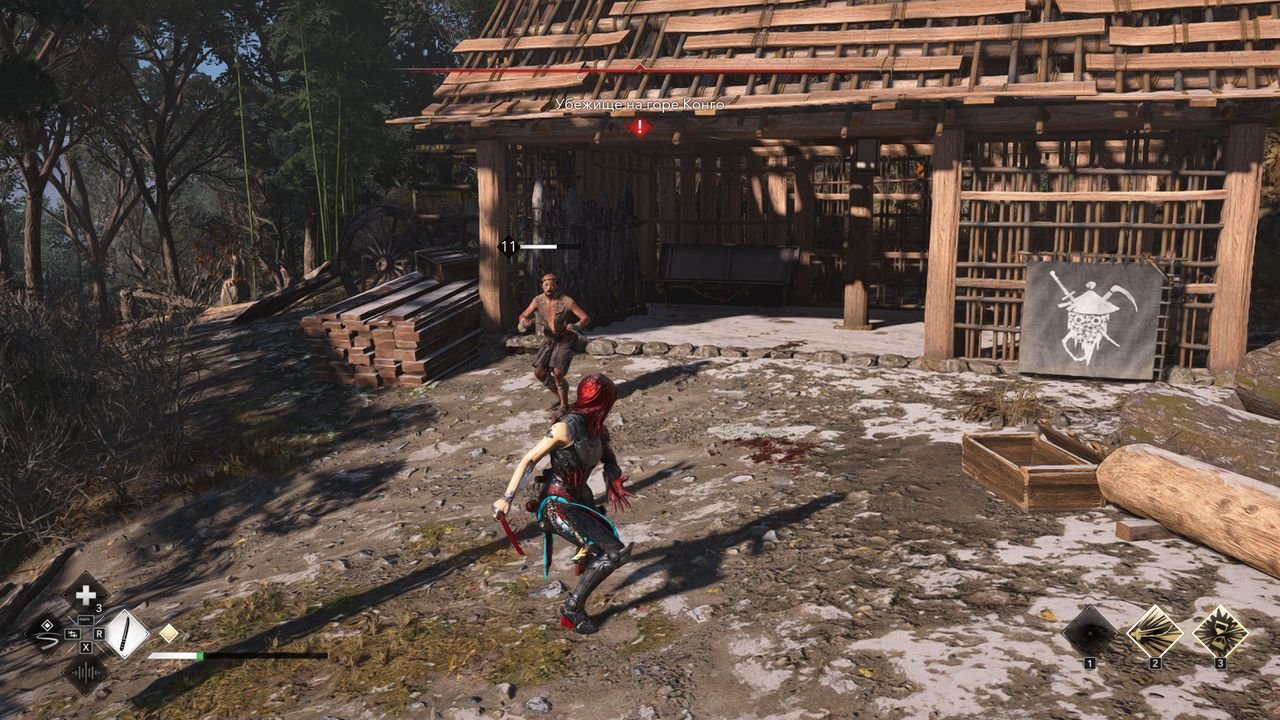Select the knife weapon diamond slot
The height and width of the screenshot is (720, 1280).
[126, 633]
